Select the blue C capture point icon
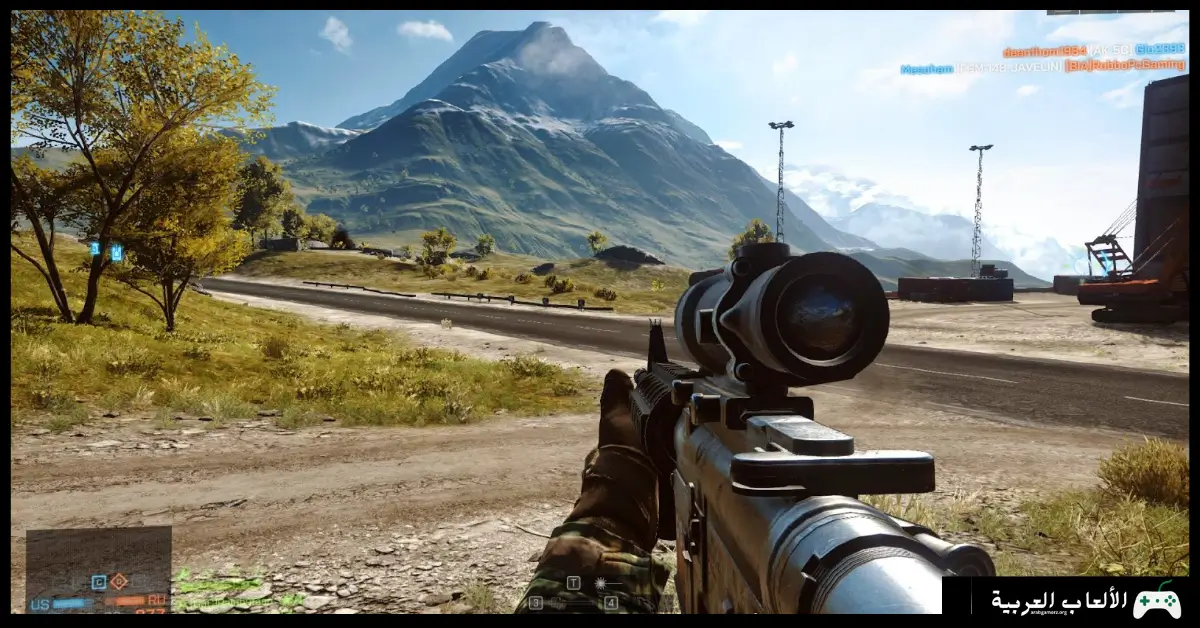 98,581
